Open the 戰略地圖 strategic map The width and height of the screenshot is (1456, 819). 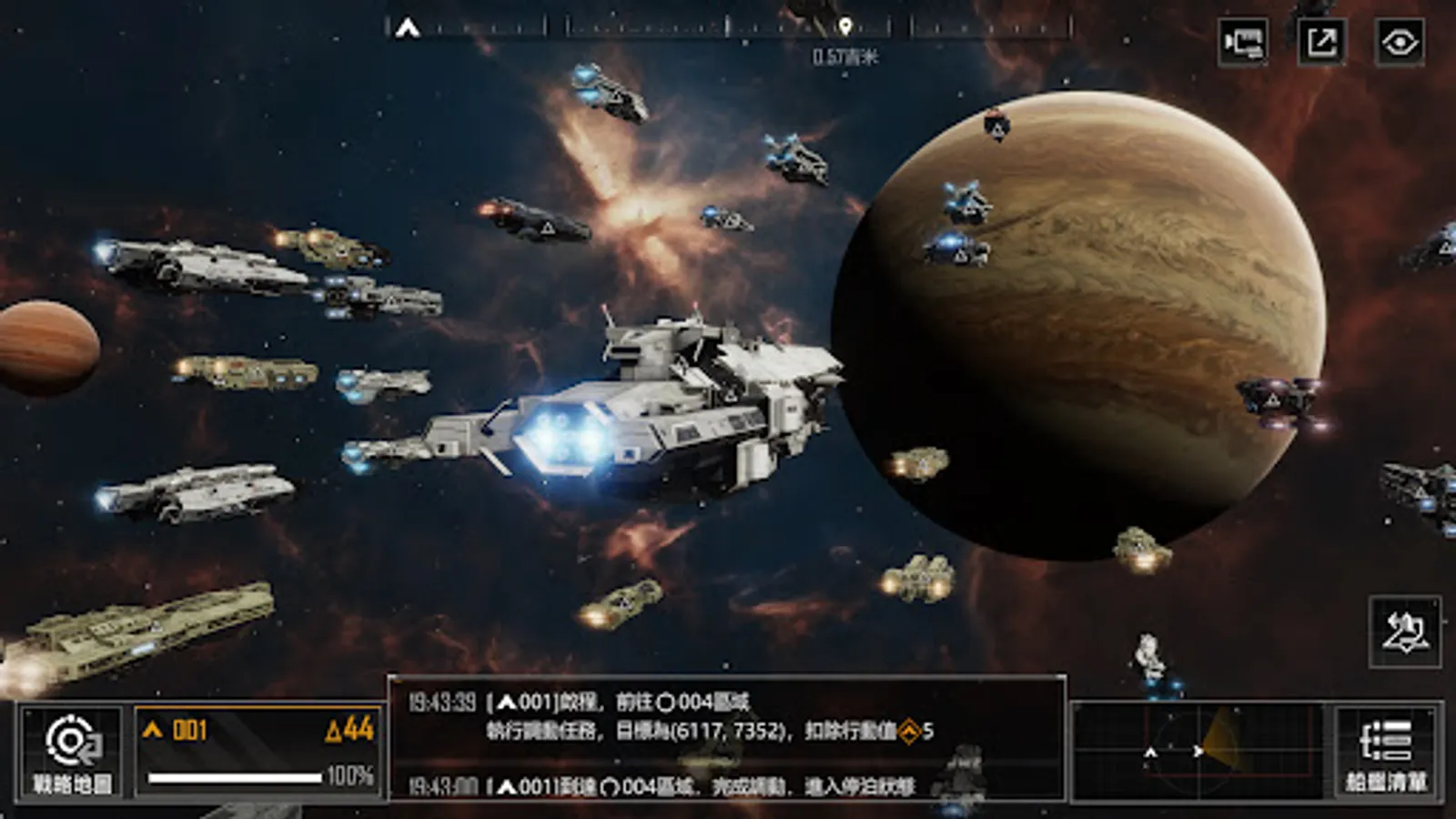[71, 753]
